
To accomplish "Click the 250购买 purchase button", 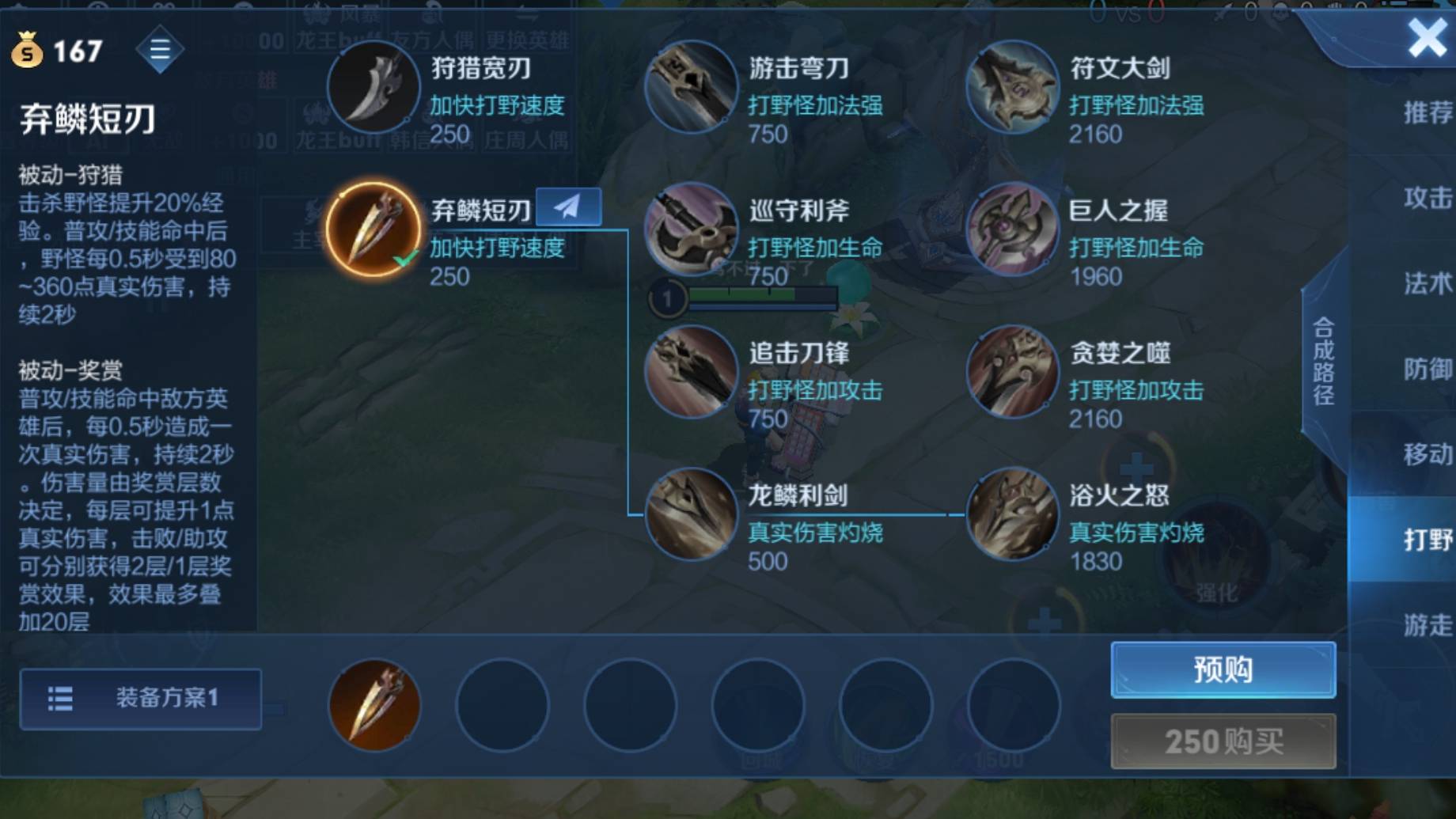I will point(1222,741).
